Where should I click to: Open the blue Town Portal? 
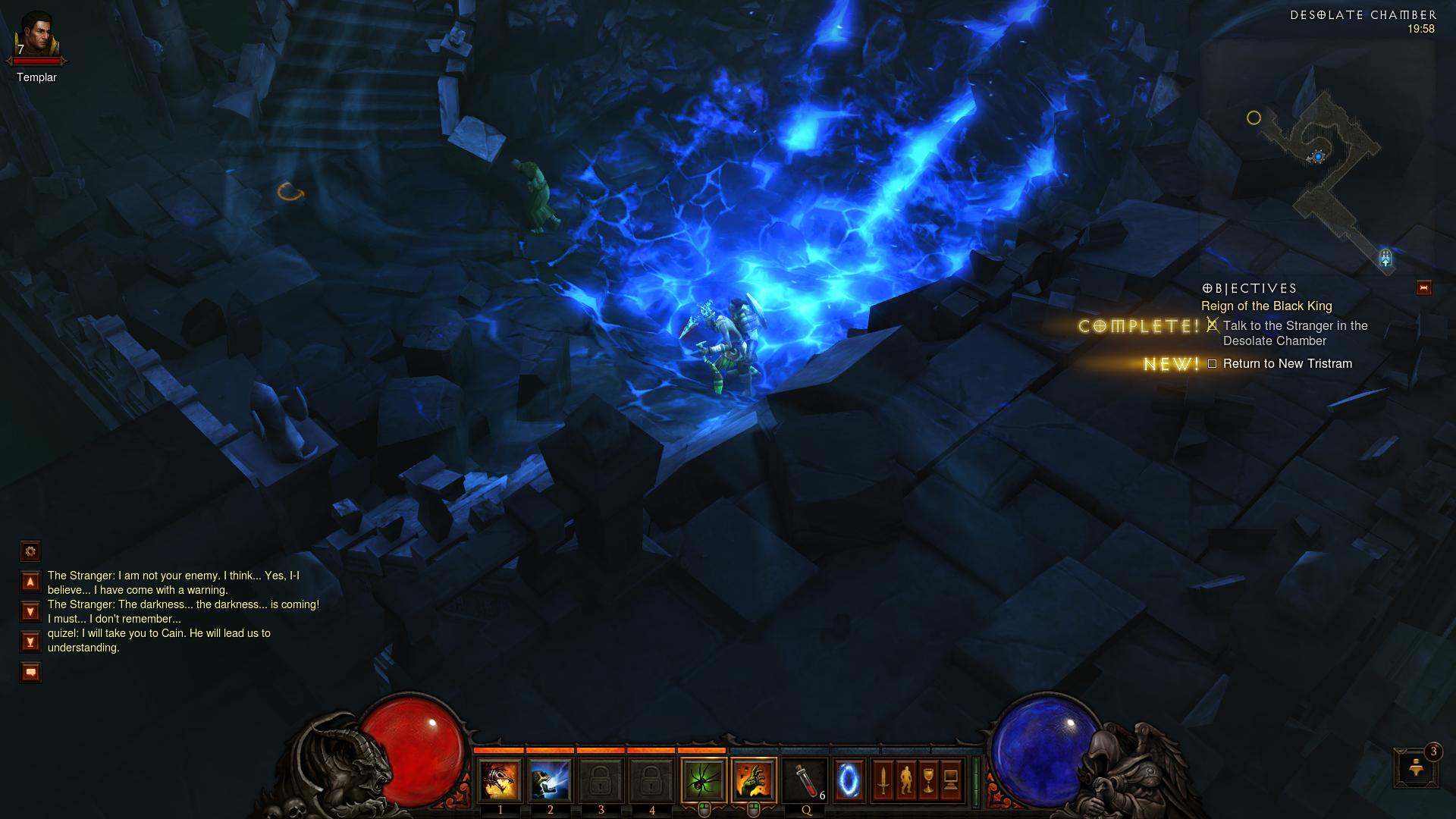pos(849,780)
